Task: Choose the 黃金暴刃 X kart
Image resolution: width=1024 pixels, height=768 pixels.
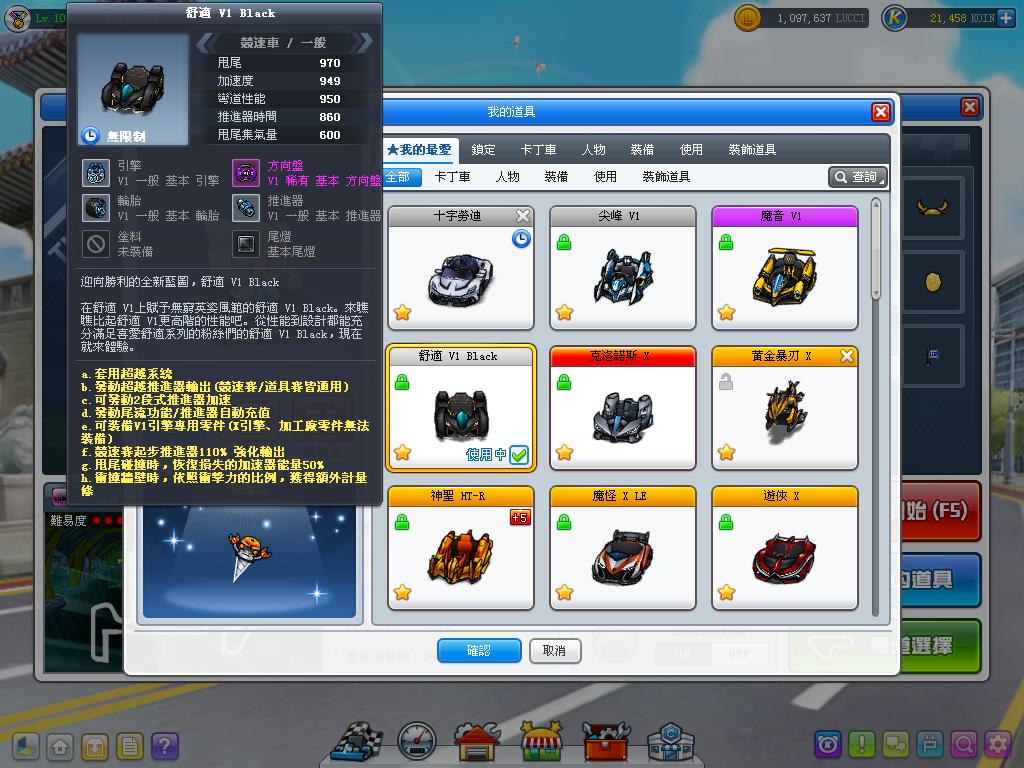Action: point(784,409)
